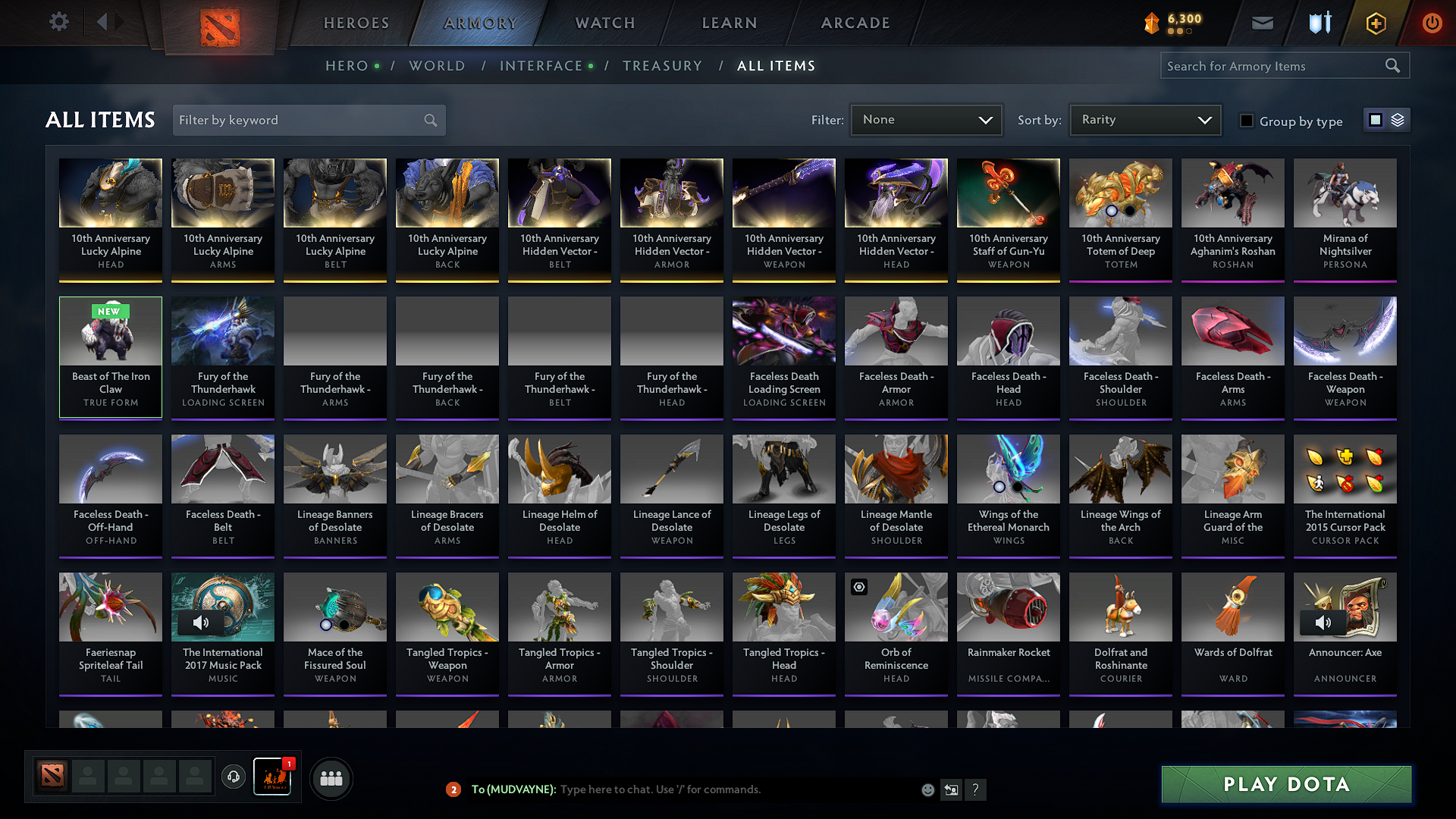Go to the HEROES section

pos(356,23)
